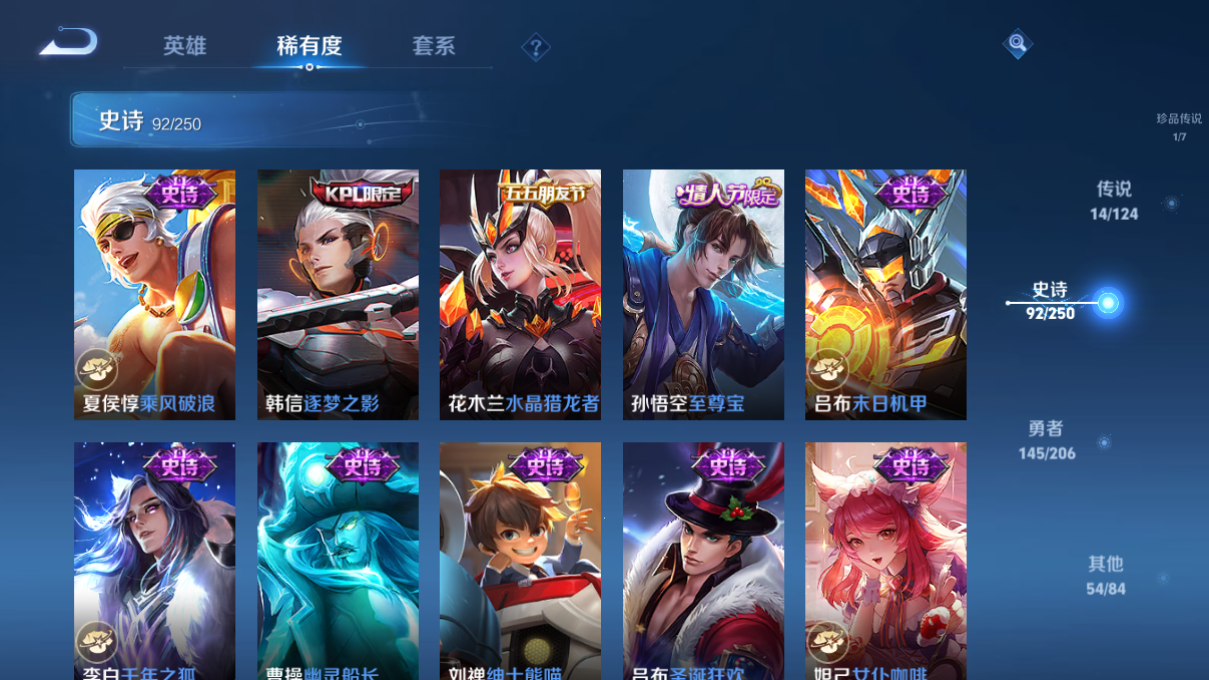Select the 史诗 92/250 rarity marker
Image resolution: width=1209 pixels, height=680 pixels.
point(1052,301)
